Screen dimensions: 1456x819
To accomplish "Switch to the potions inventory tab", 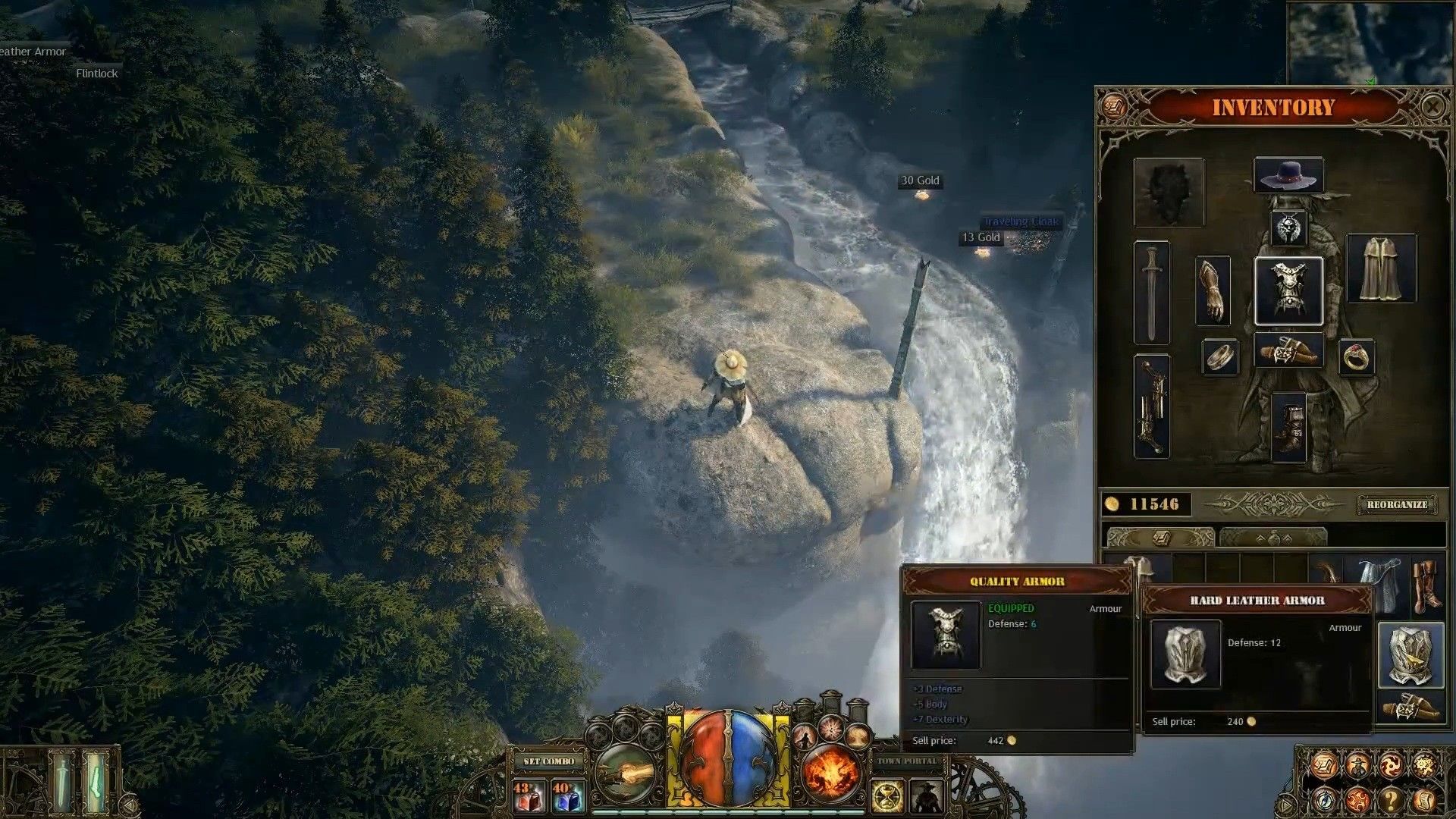I will click(x=1273, y=538).
